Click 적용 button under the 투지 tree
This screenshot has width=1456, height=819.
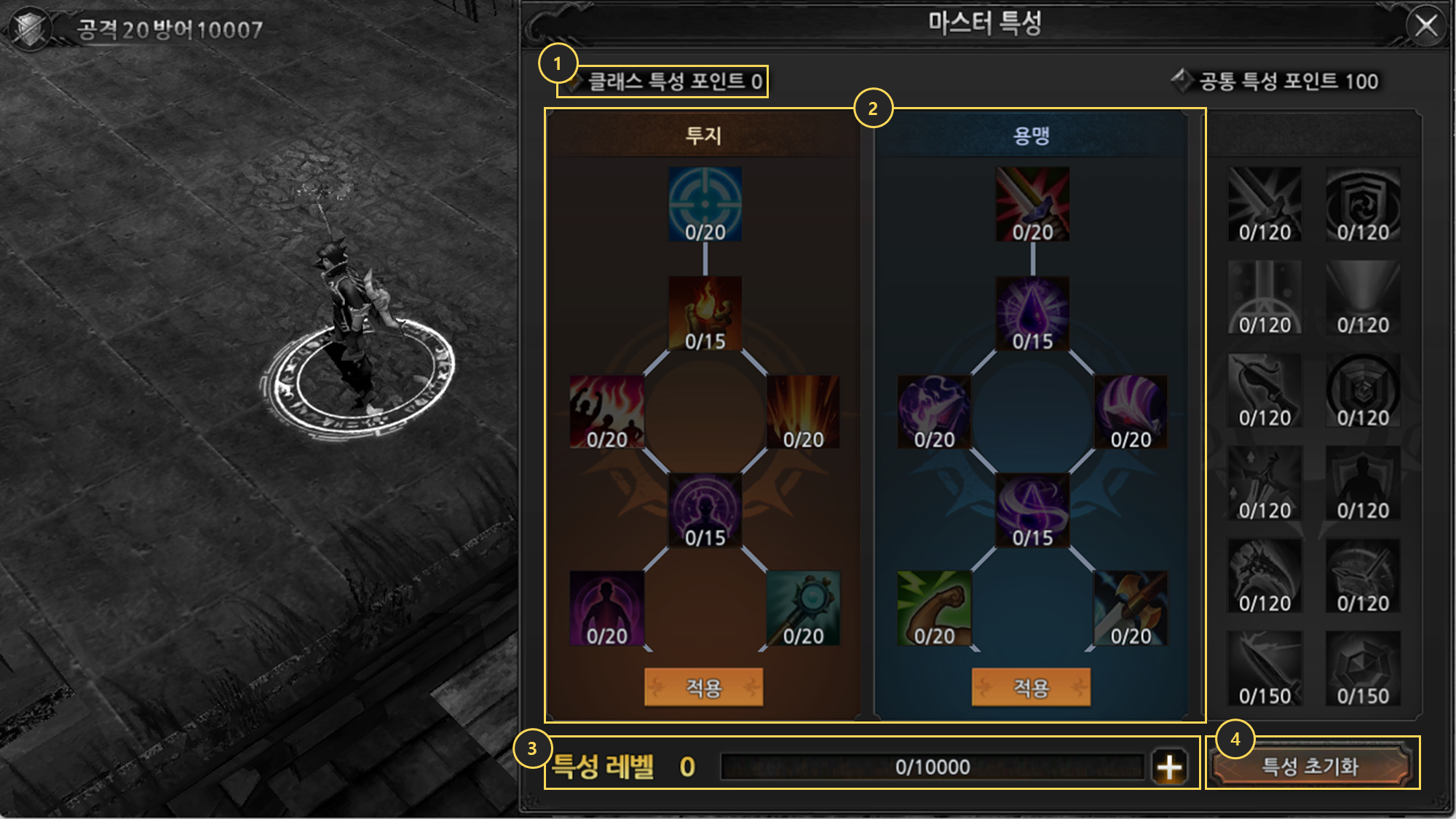(703, 687)
